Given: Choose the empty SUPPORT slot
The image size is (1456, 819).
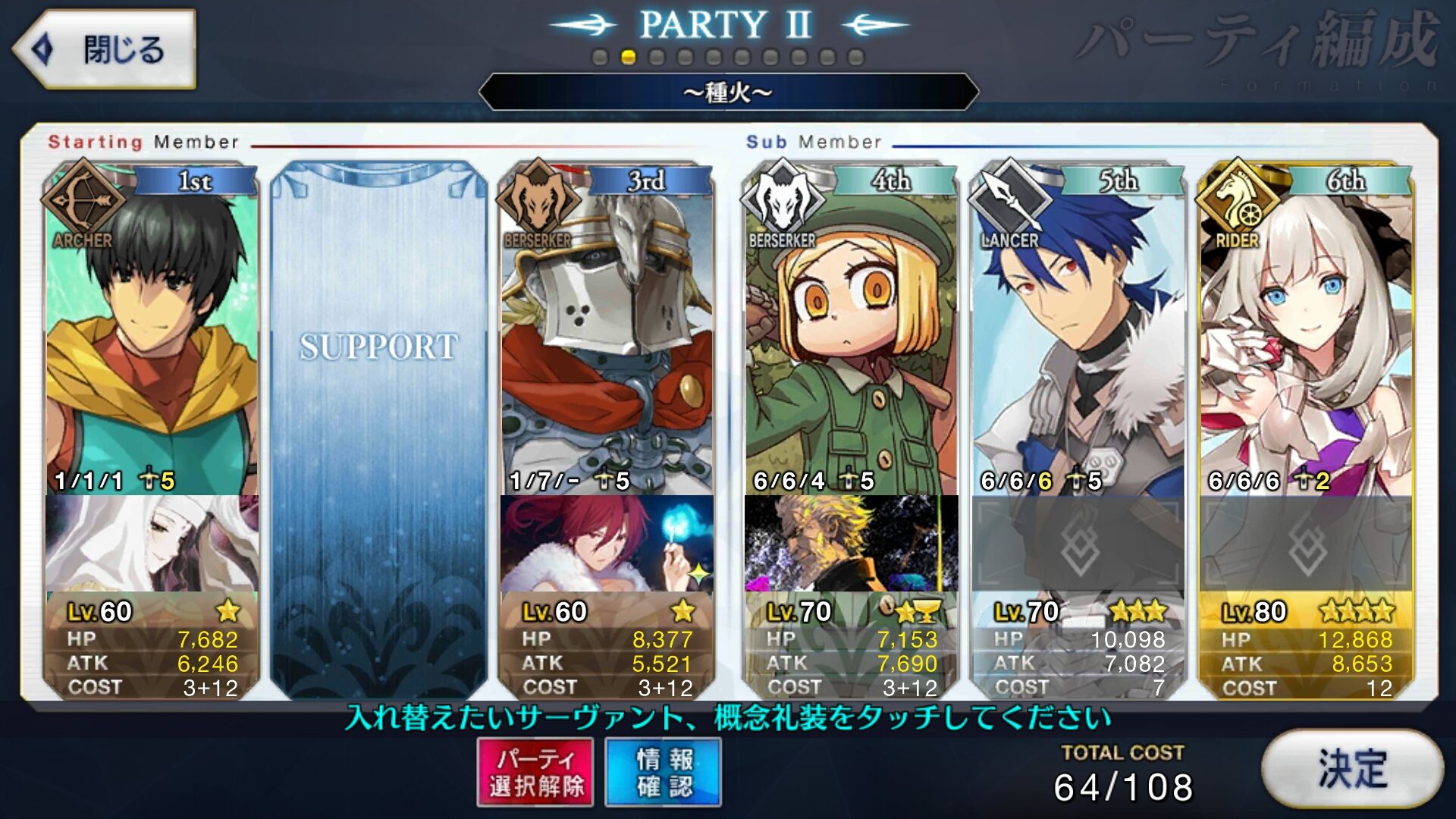Looking at the screenshot, I should click(378, 425).
